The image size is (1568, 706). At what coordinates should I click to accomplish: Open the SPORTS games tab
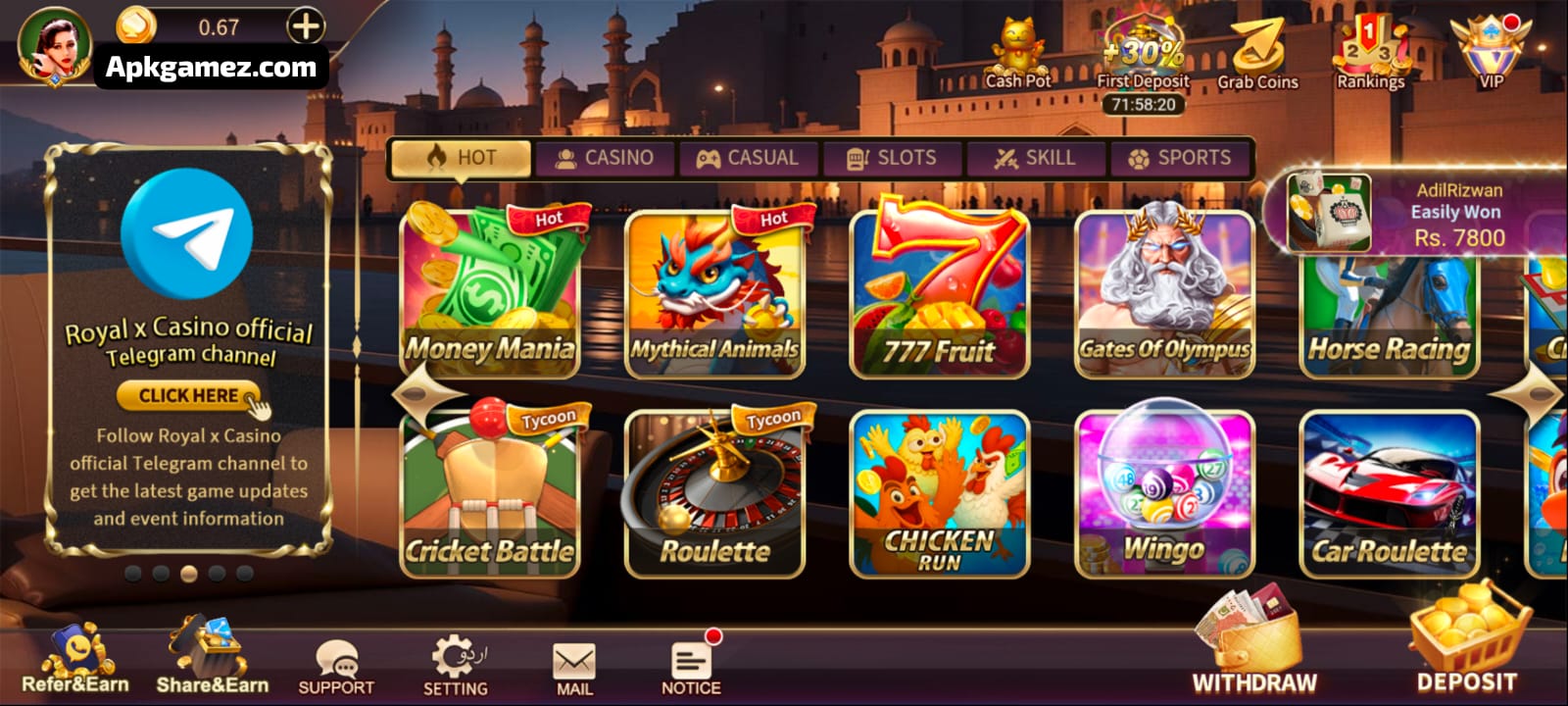[x=1180, y=158]
